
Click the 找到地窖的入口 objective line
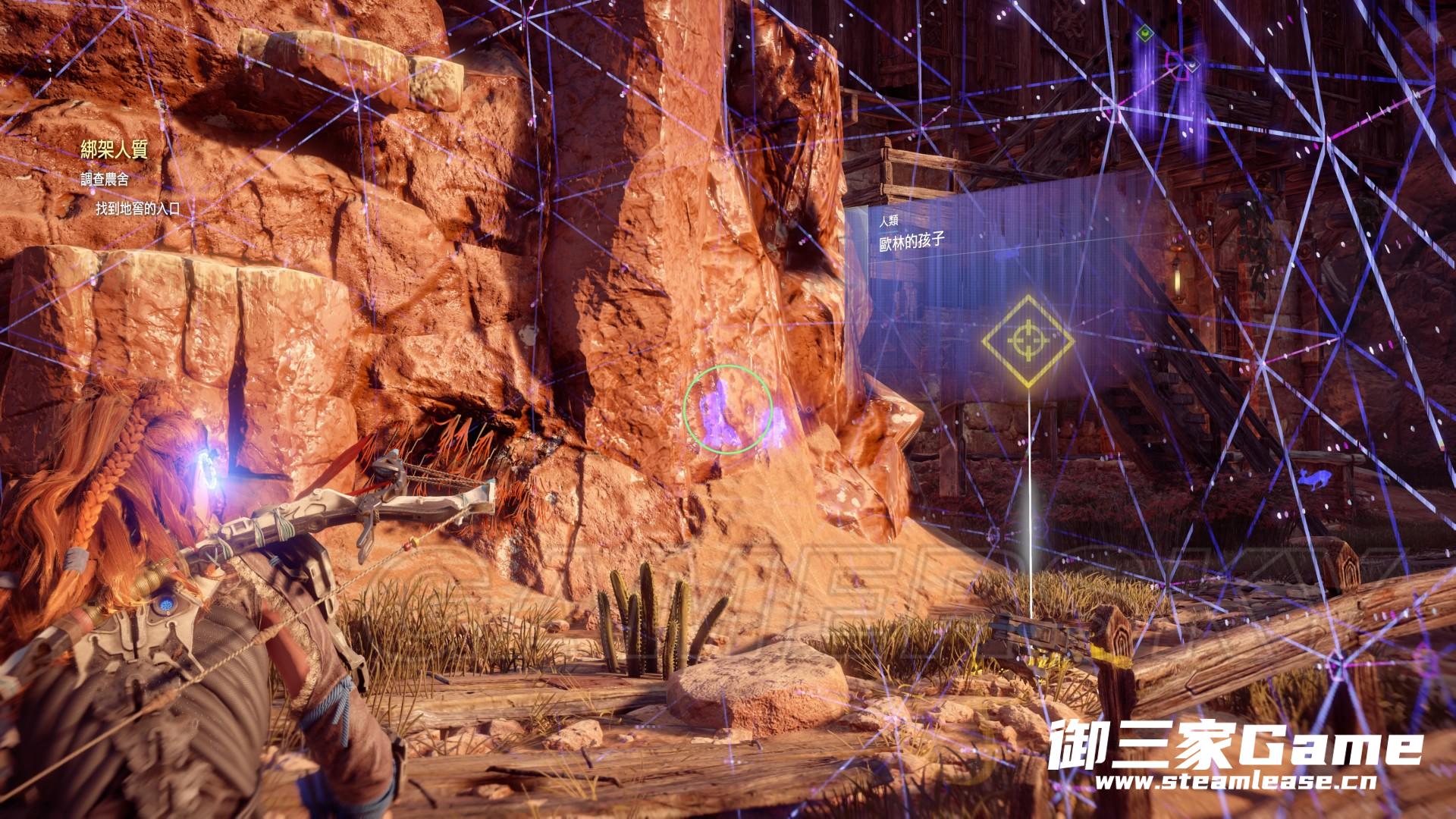pos(137,209)
